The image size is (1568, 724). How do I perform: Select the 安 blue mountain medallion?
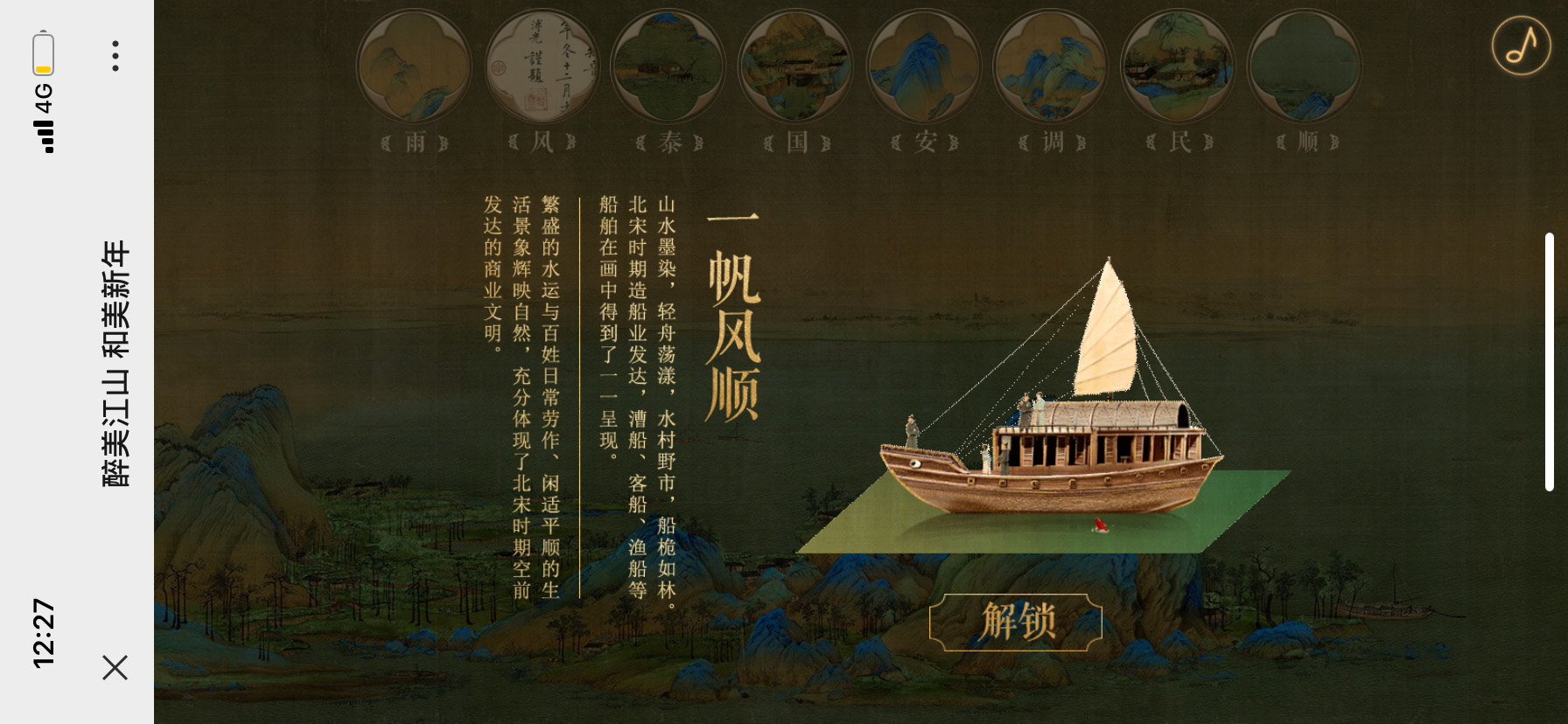coord(923,66)
